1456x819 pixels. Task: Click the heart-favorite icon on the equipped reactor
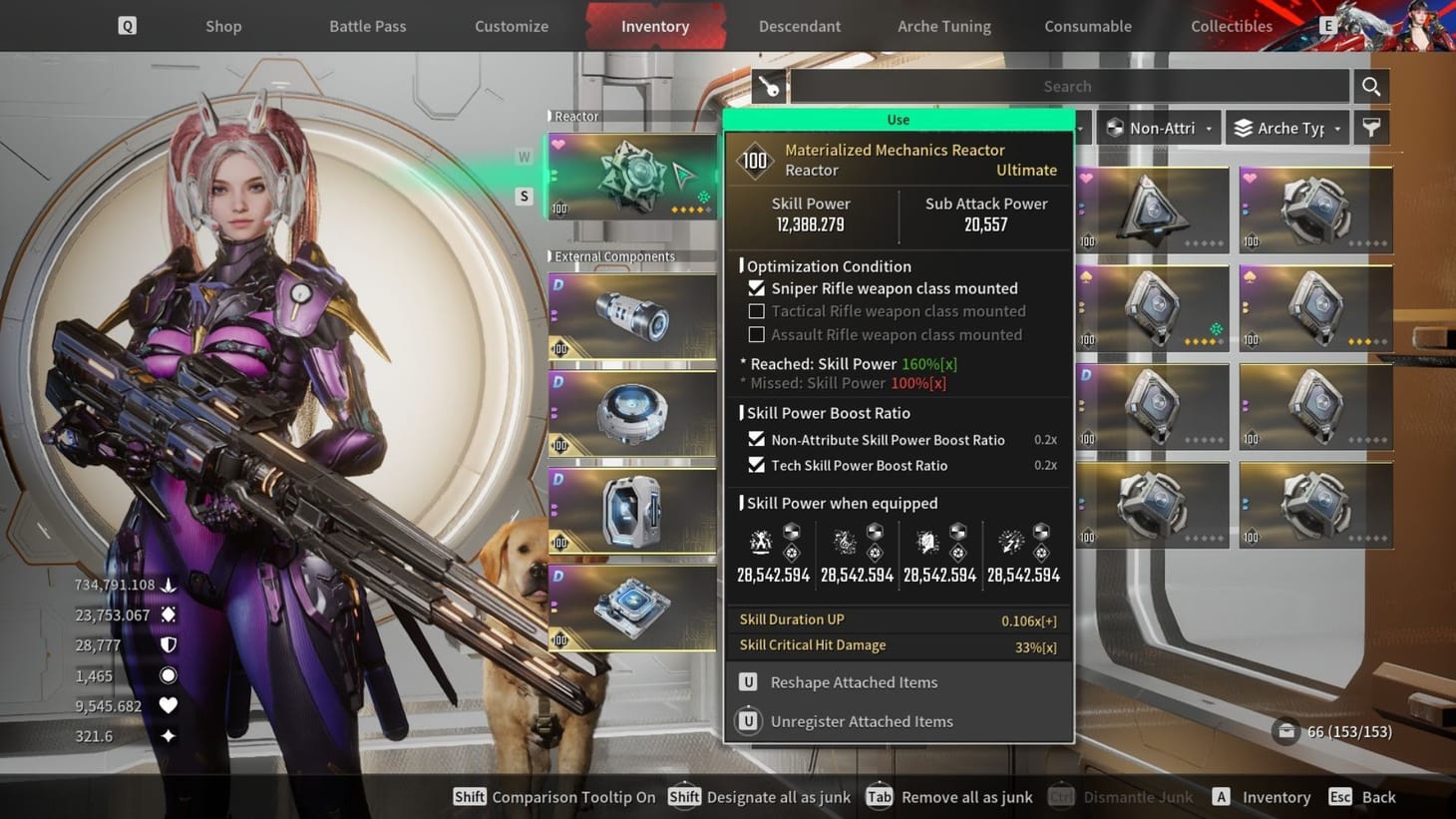556,142
